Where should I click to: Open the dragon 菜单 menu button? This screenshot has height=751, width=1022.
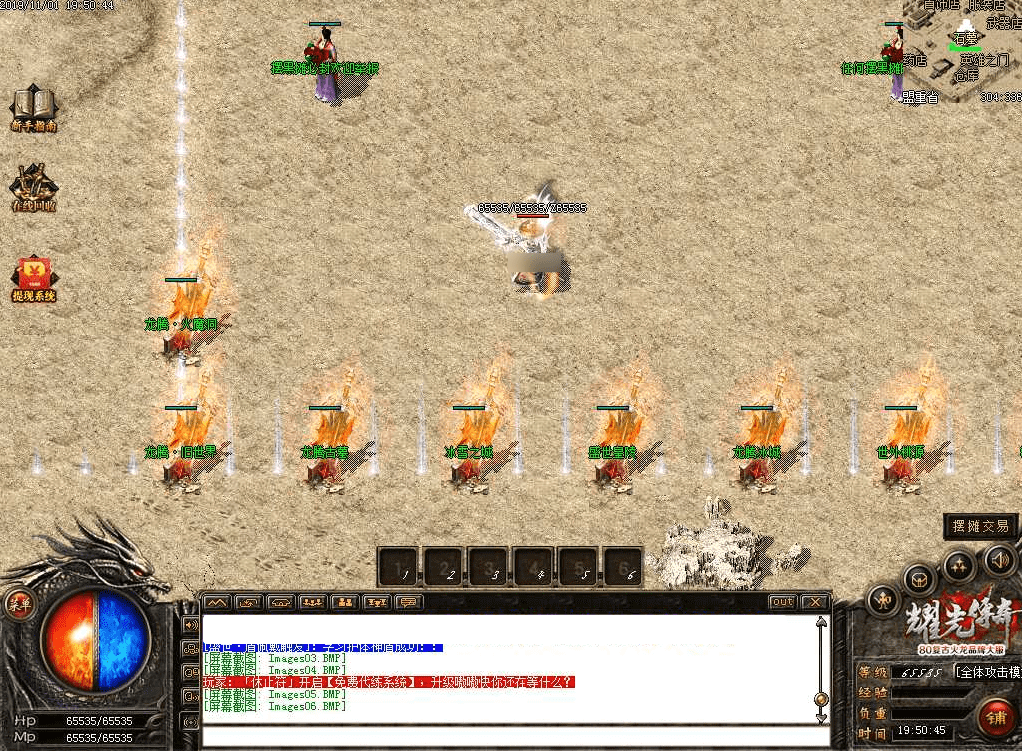click(19, 603)
